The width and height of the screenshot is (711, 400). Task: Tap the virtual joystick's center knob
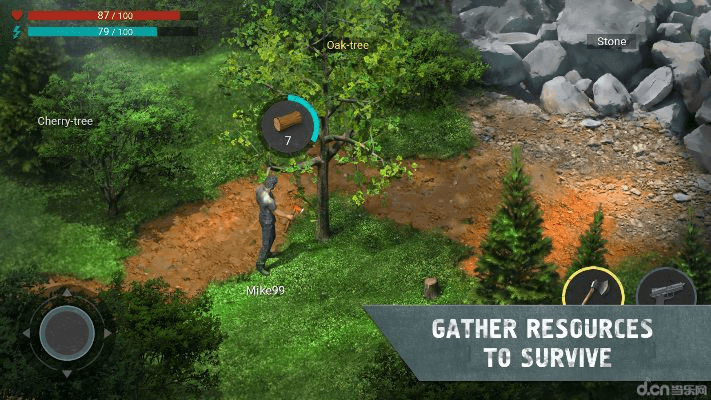coord(67,332)
